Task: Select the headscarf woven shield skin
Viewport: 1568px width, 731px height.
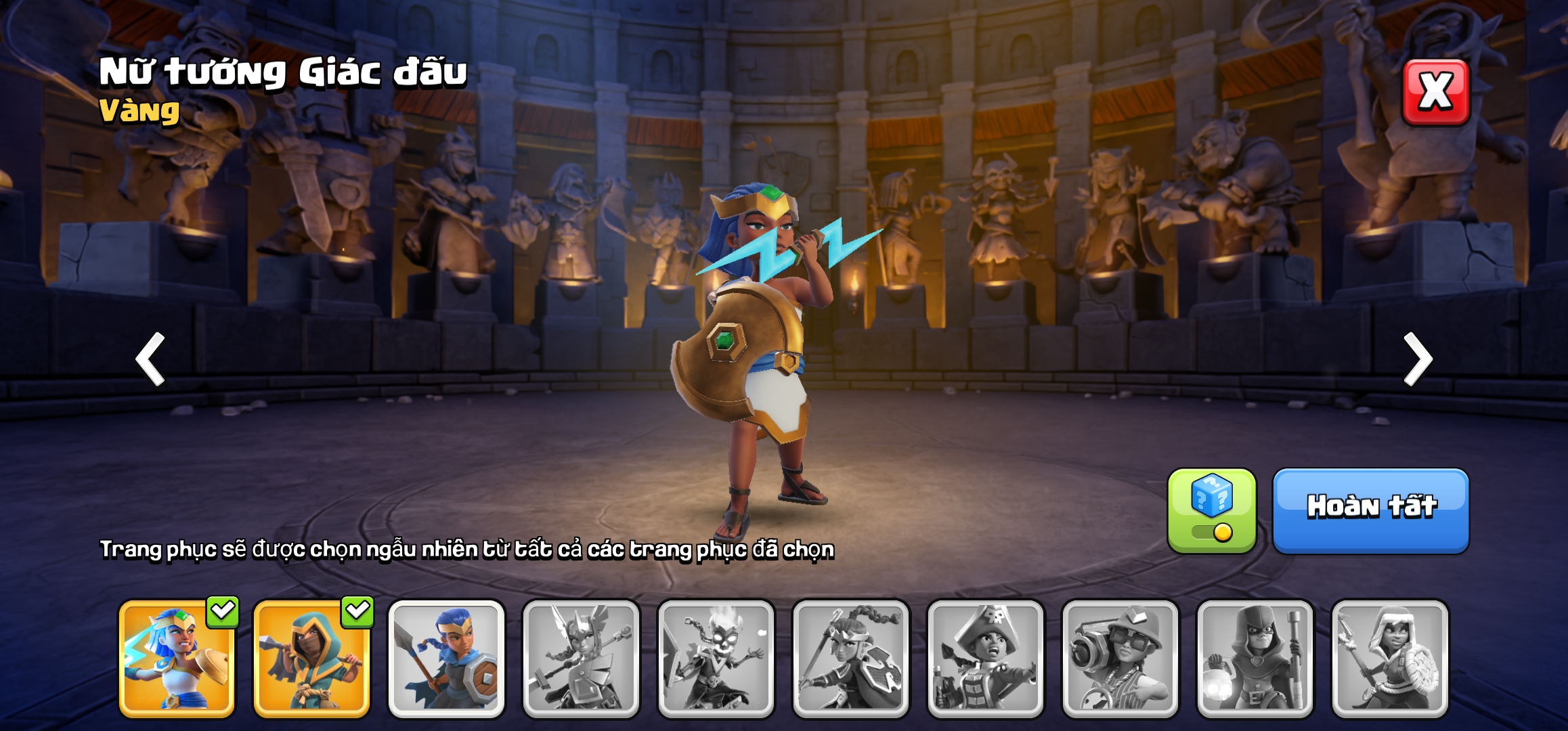Action: pos(1389,659)
